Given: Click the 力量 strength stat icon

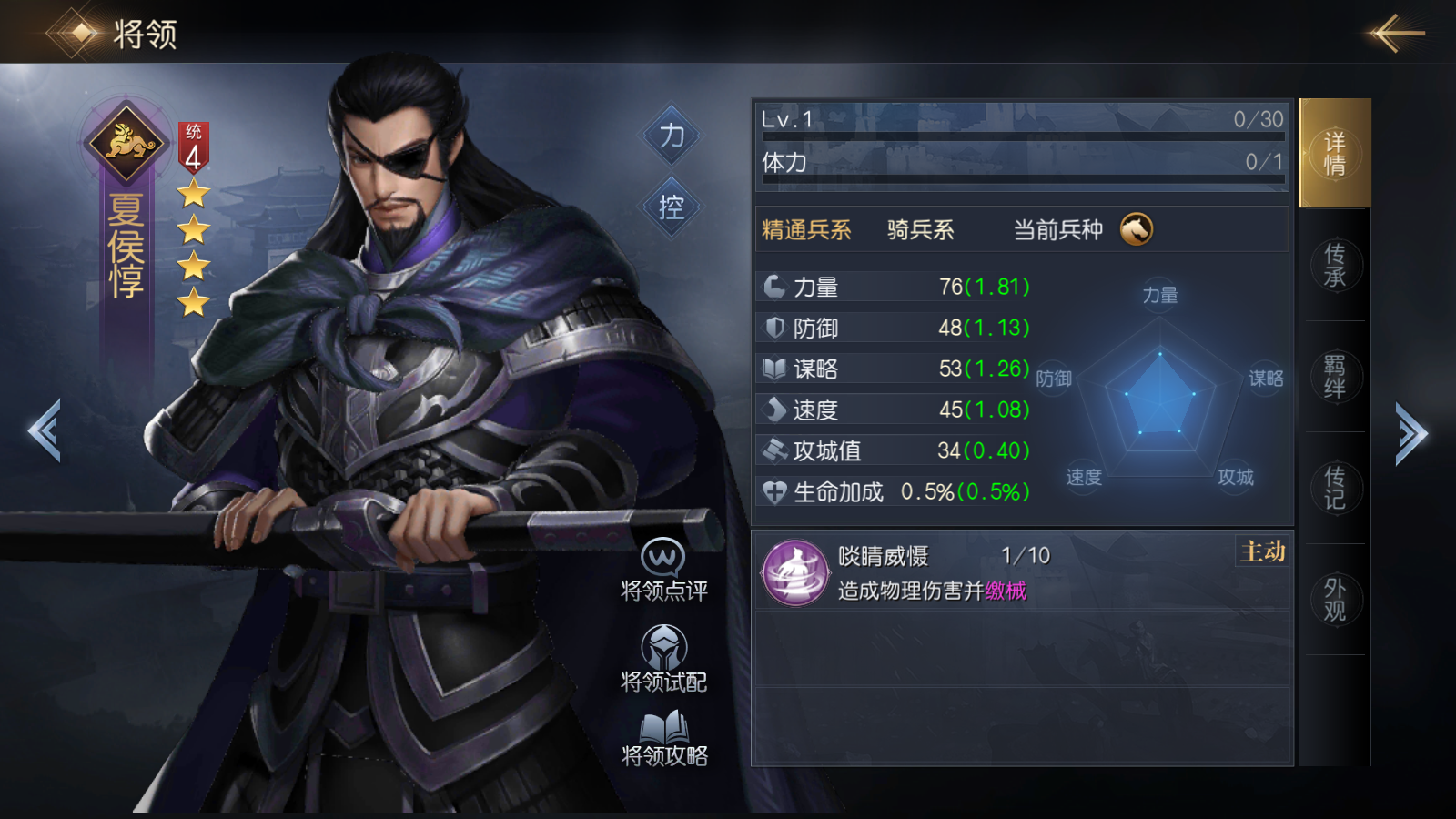Looking at the screenshot, I should click(x=773, y=286).
